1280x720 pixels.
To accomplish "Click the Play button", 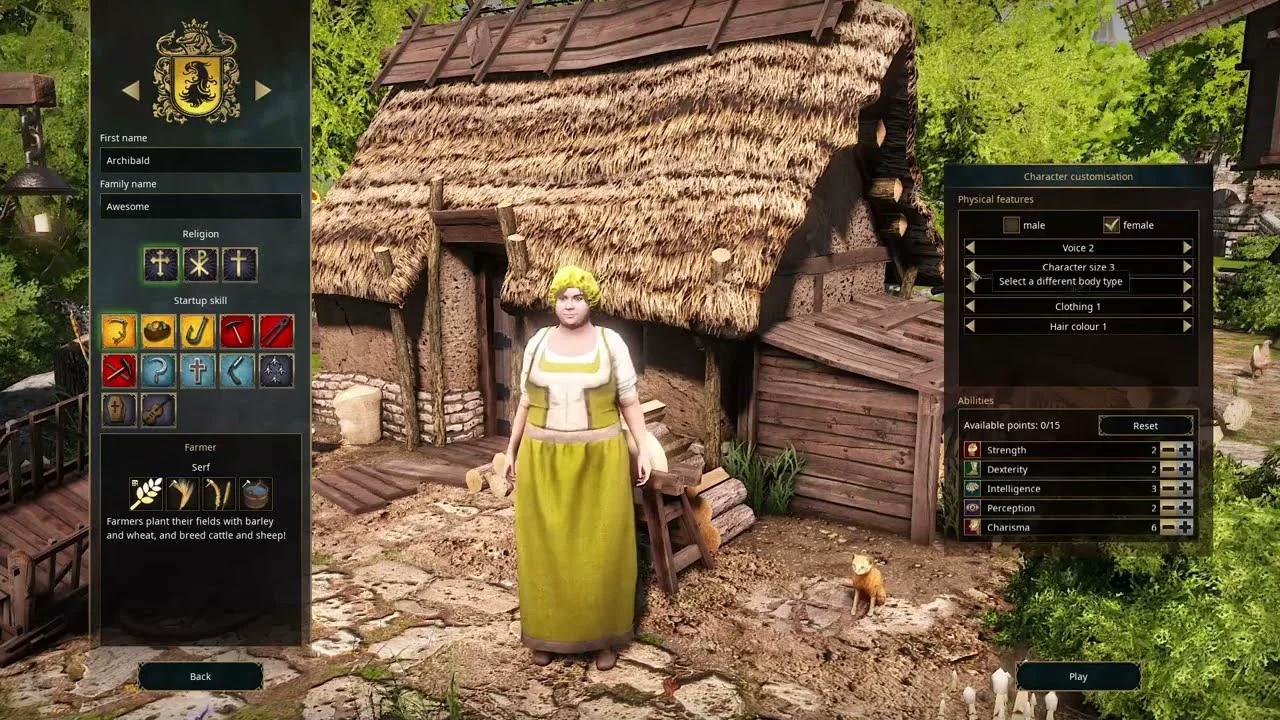I will 1077,676.
